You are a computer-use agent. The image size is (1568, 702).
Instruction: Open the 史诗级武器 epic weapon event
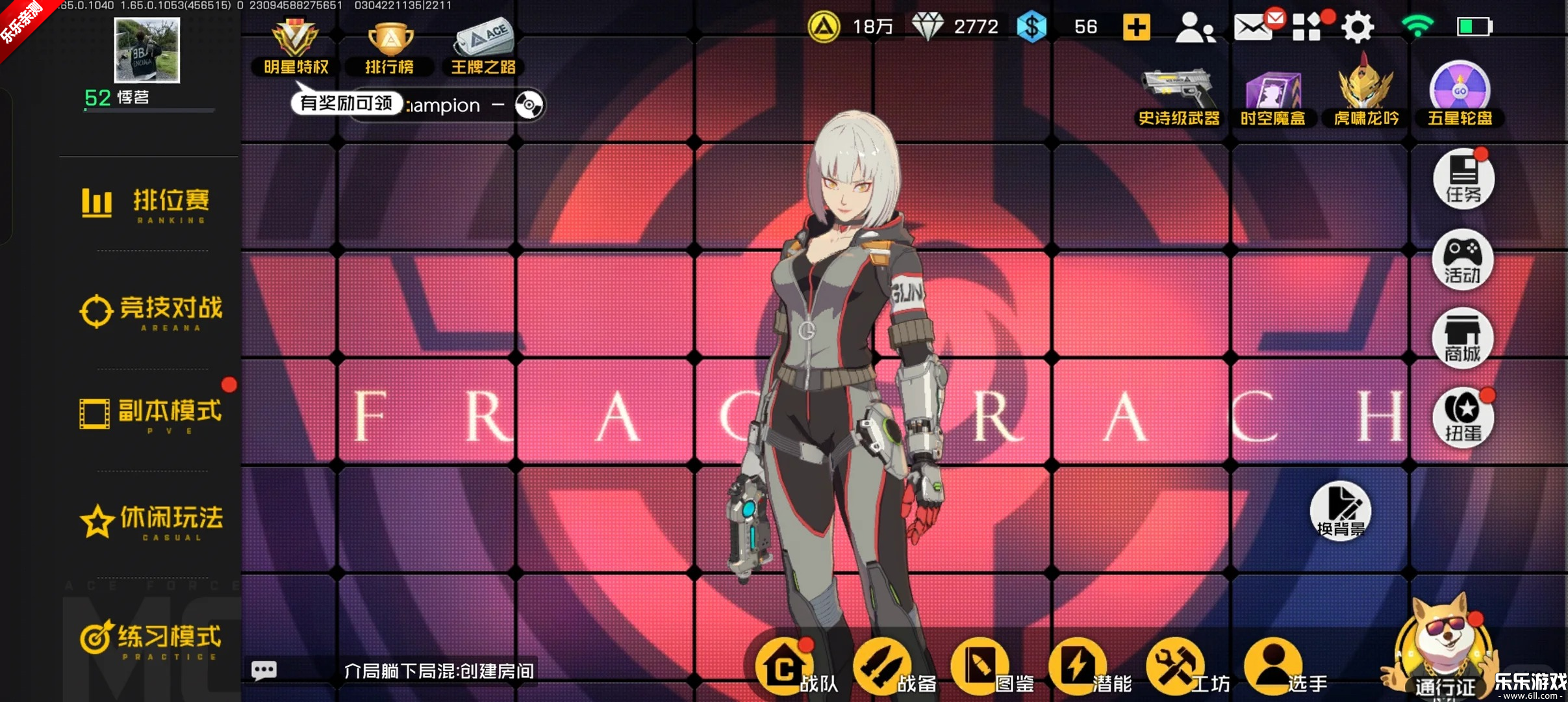pyautogui.click(x=1180, y=94)
